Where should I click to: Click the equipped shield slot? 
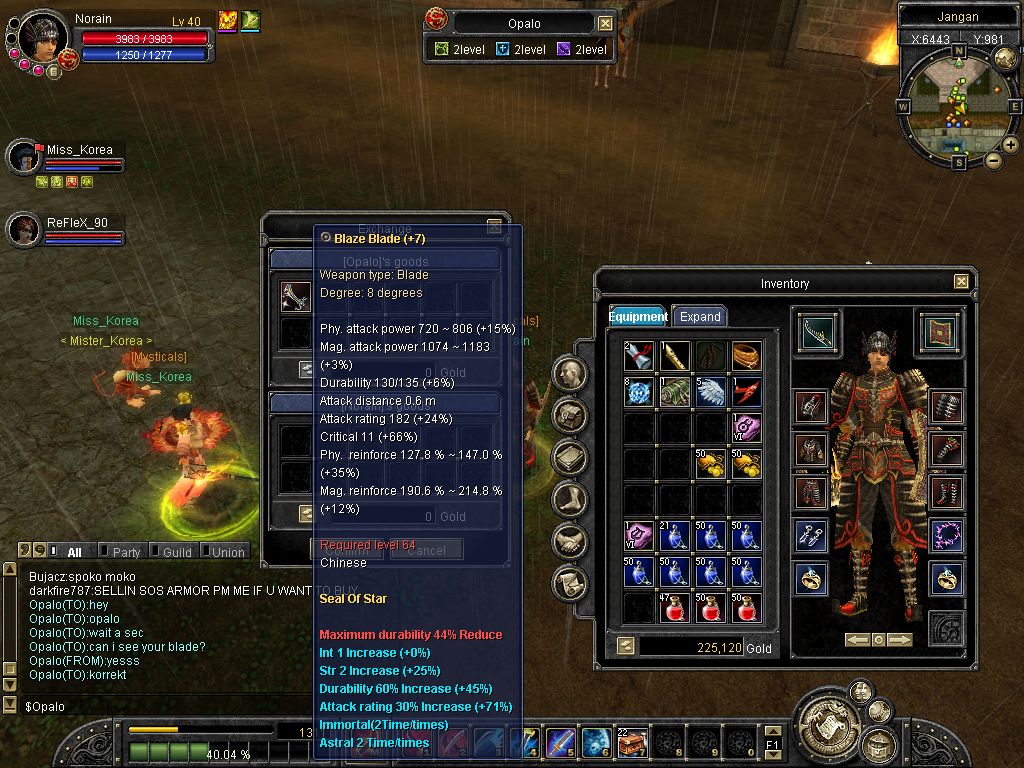coord(938,332)
